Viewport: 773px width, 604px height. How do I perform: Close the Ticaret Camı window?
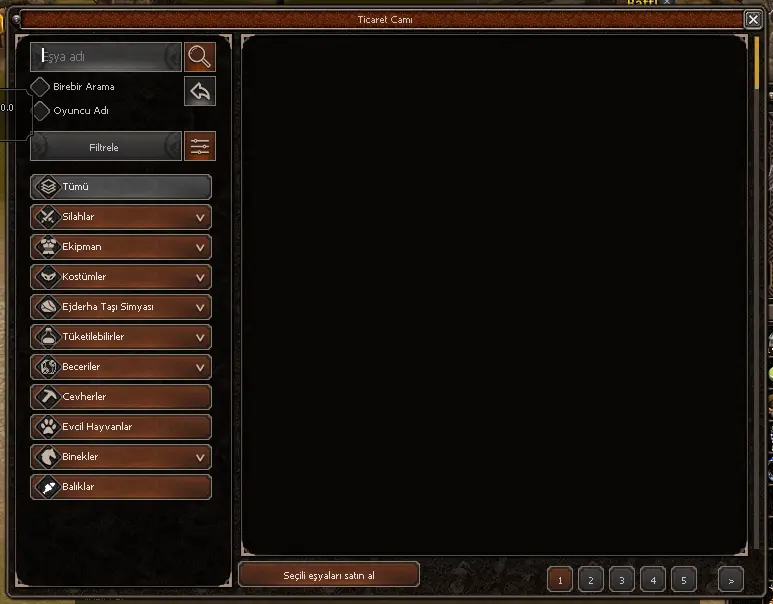(752, 19)
